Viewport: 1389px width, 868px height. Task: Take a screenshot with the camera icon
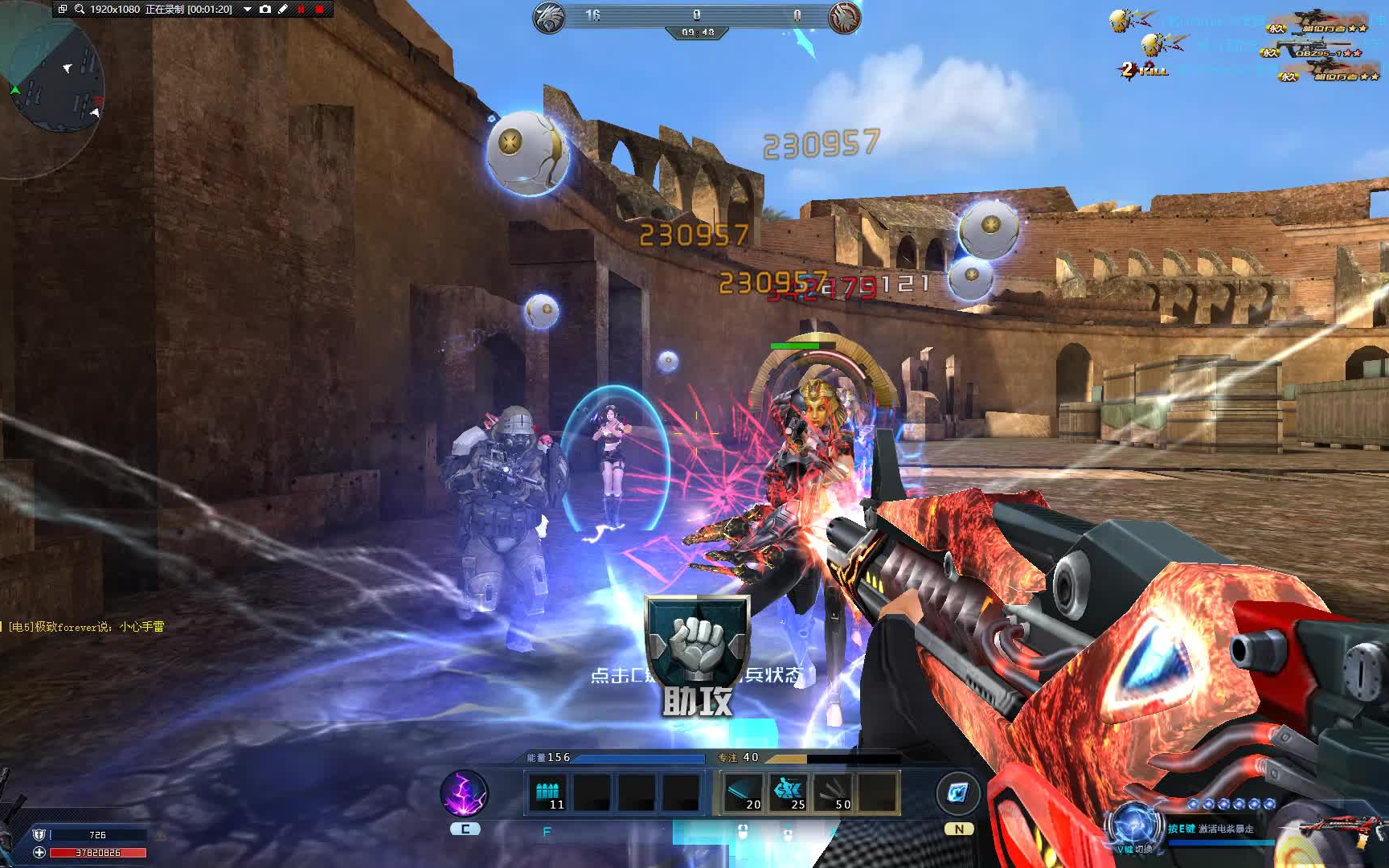click(x=265, y=10)
